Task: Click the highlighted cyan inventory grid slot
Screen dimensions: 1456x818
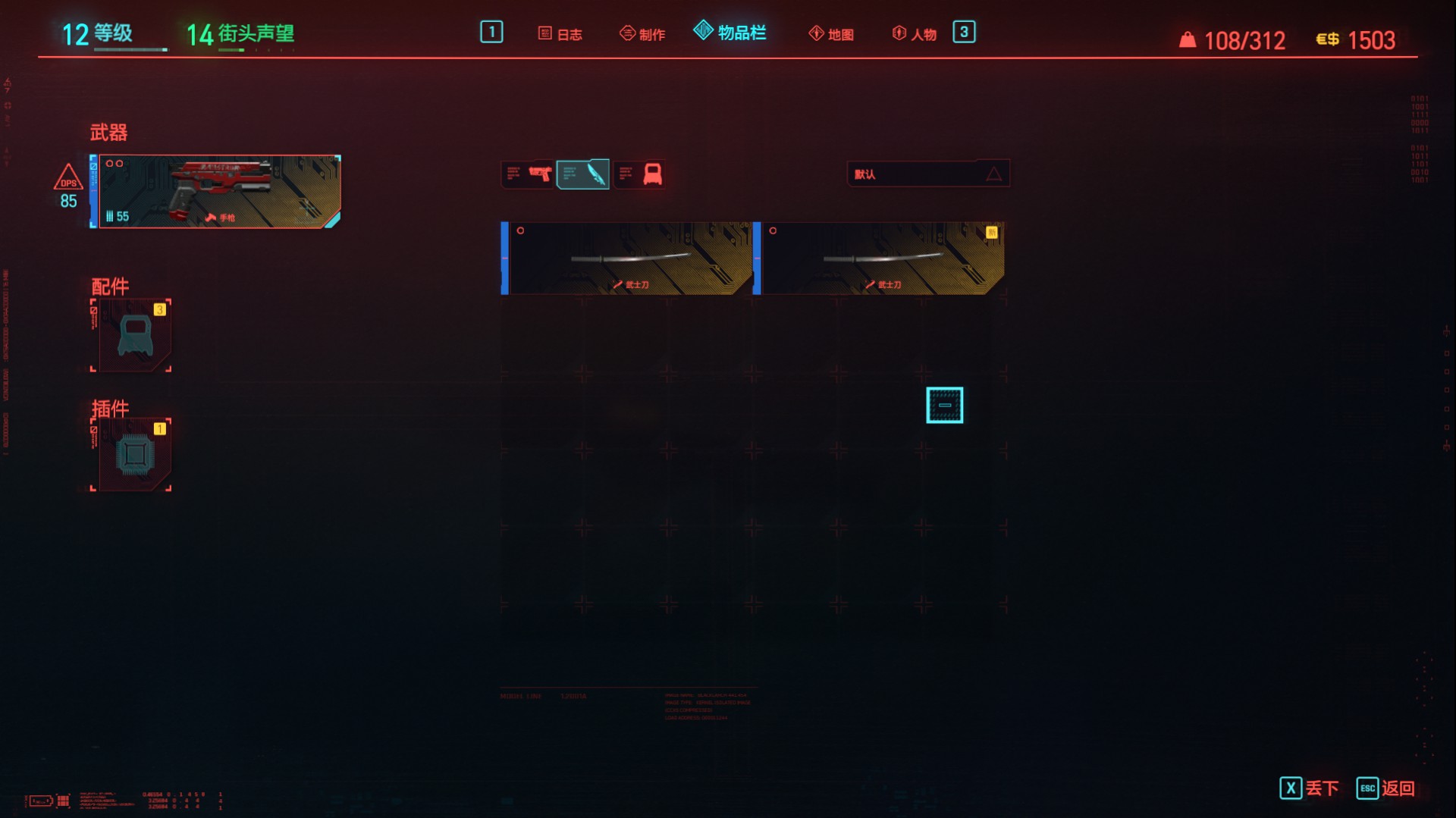Action: click(x=944, y=406)
